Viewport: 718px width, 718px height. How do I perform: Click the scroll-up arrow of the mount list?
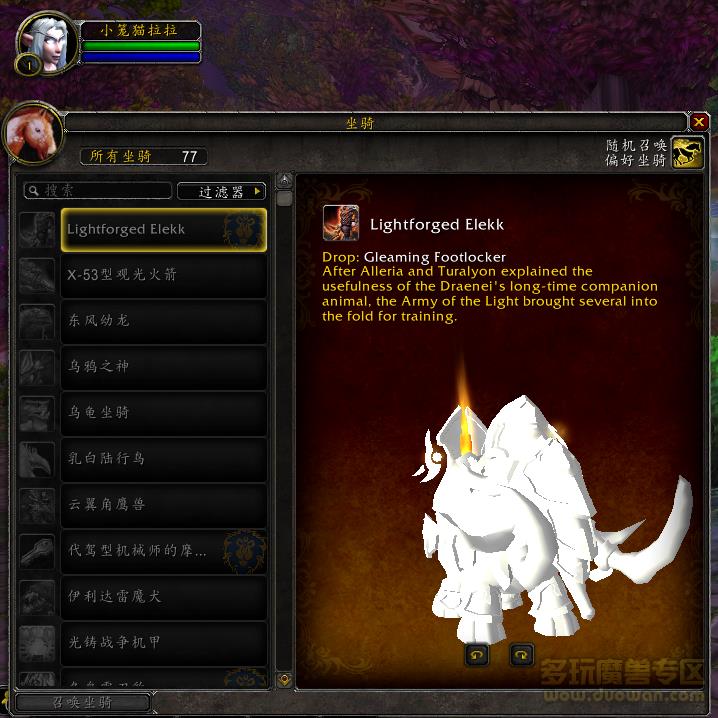pos(285,181)
